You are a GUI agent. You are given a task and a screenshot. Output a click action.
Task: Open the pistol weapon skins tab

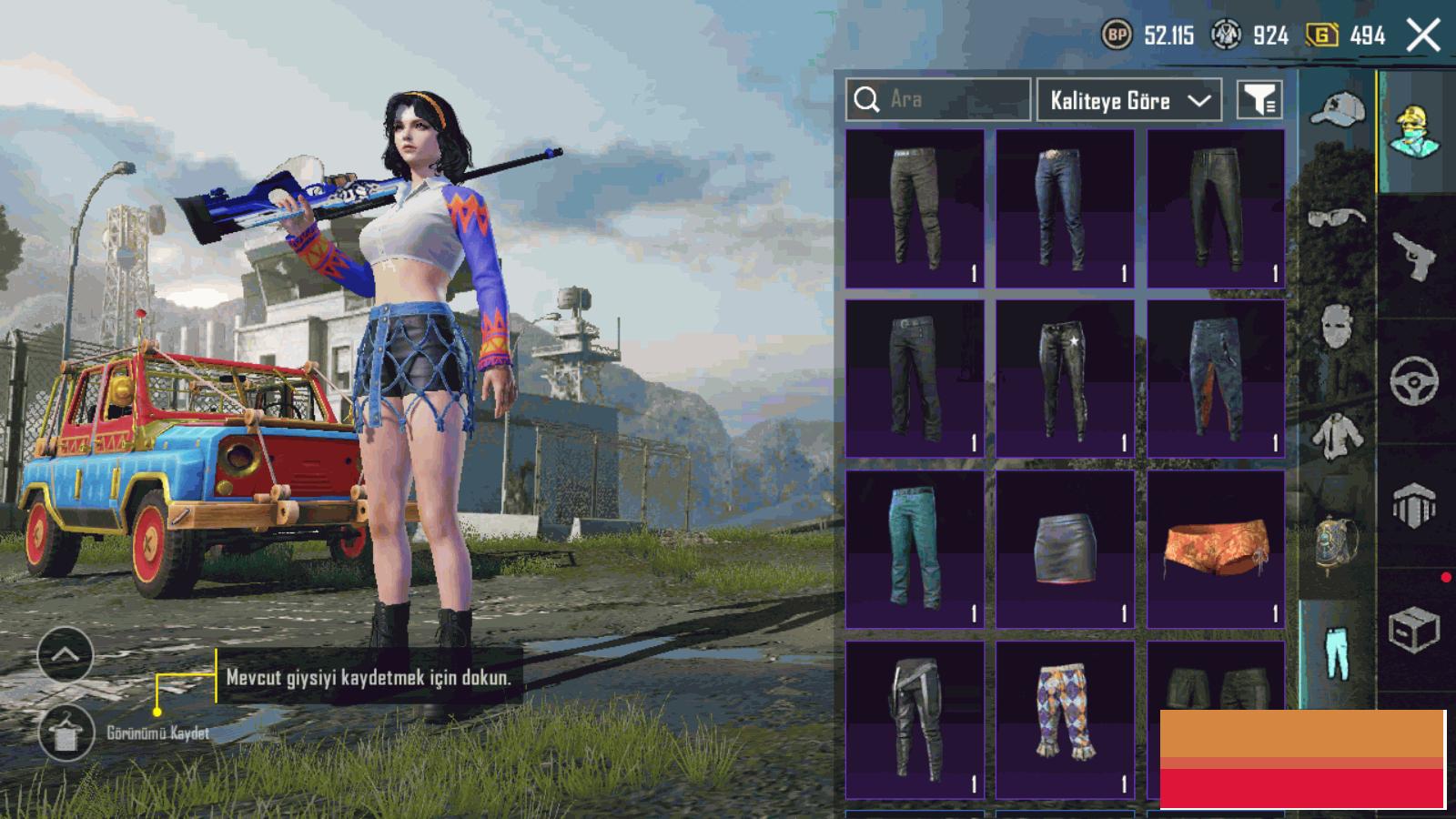(x=1414, y=257)
